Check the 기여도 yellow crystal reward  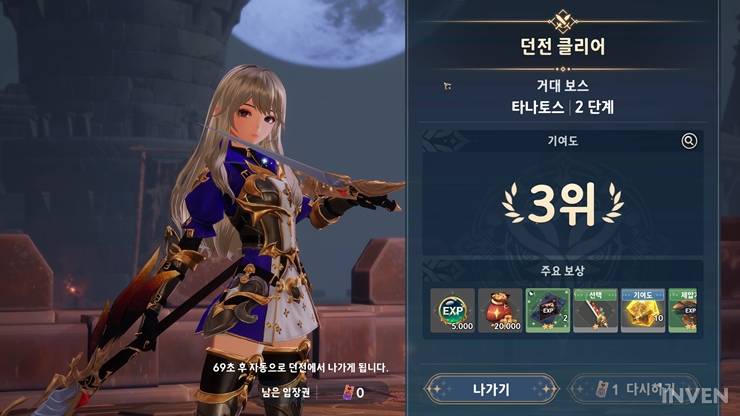pos(642,311)
